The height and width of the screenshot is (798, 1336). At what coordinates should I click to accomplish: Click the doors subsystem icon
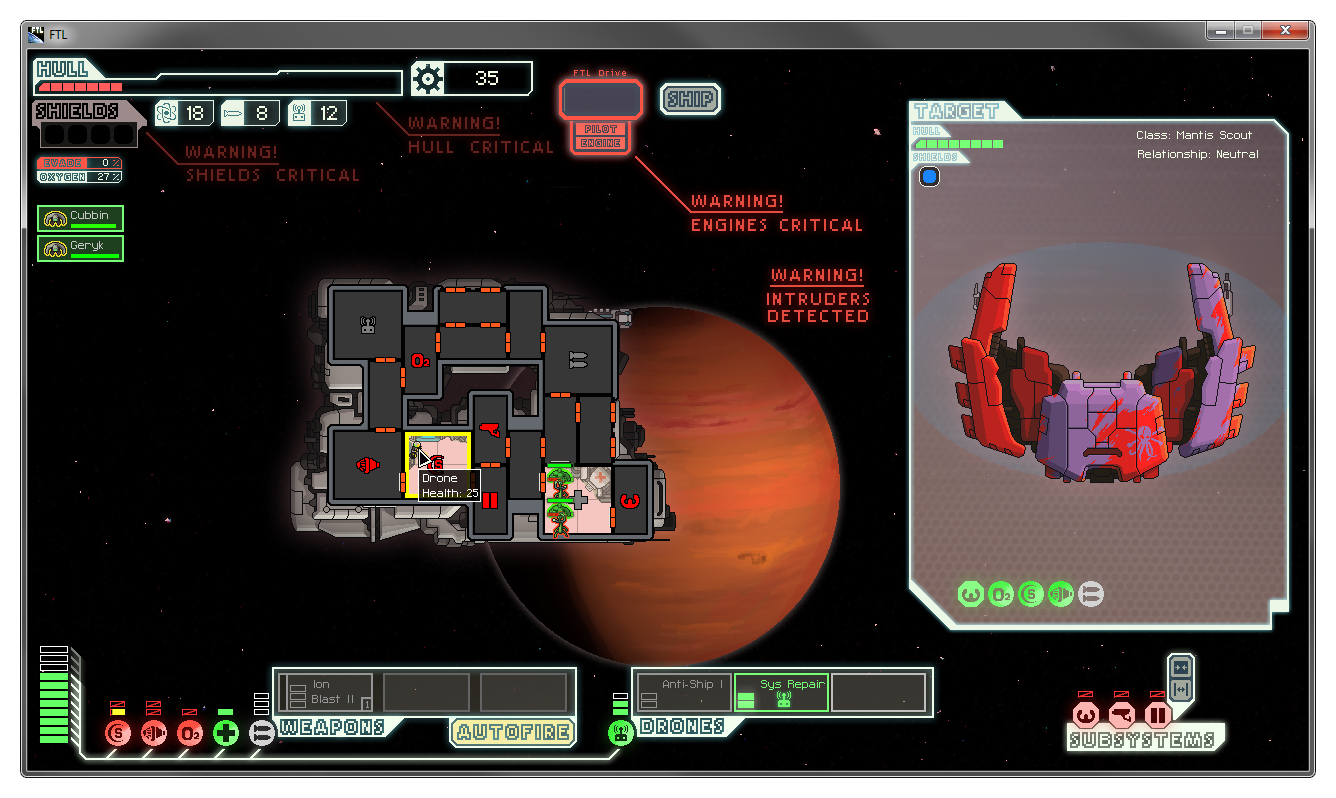point(1158,715)
